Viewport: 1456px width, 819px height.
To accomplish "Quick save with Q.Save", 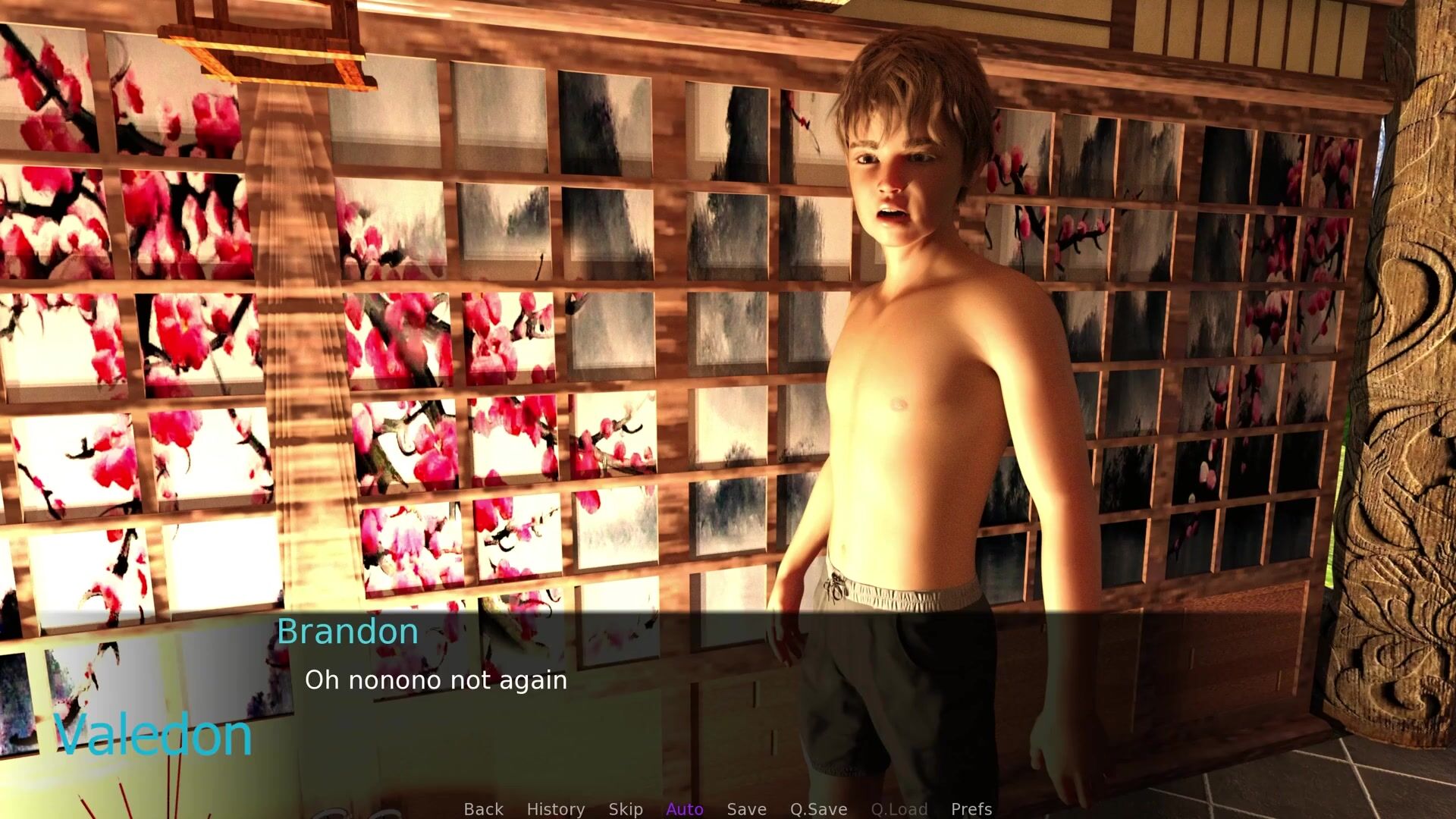I will point(818,809).
